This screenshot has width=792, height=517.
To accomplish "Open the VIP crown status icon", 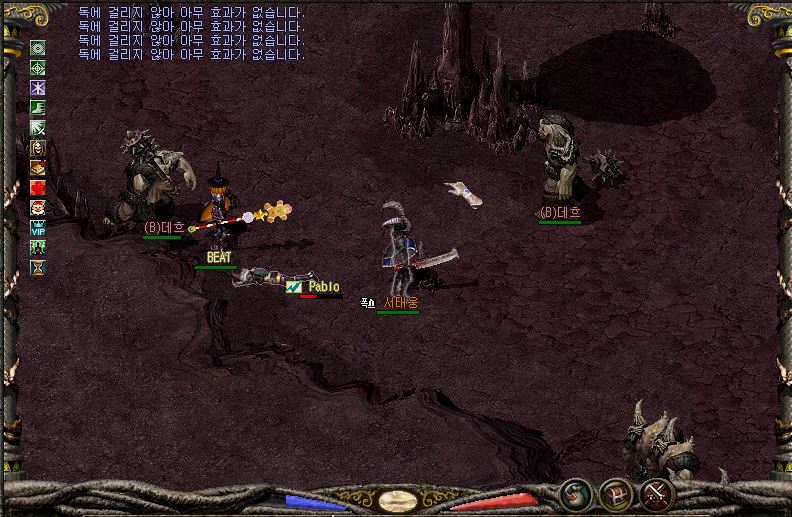I will (38, 228).
